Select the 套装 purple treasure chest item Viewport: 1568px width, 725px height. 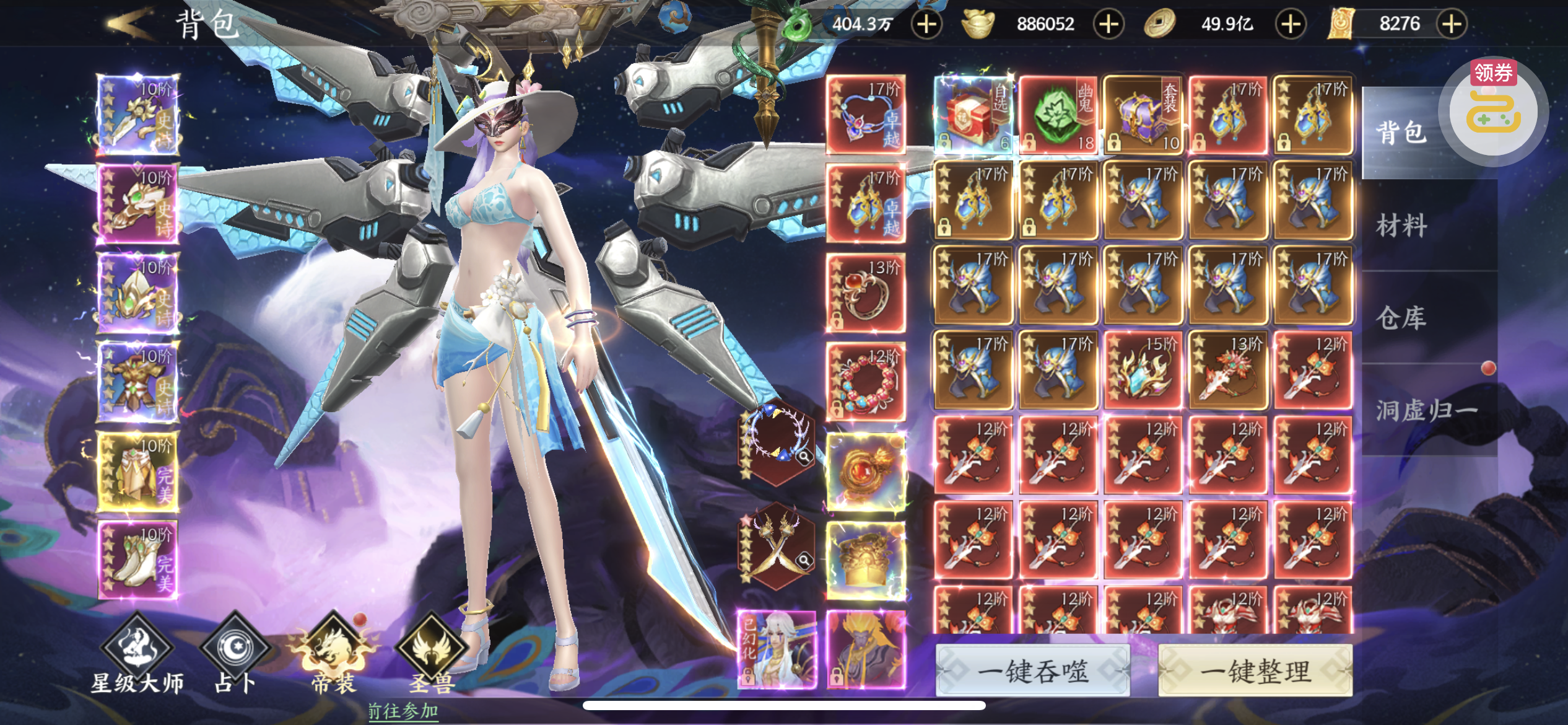(x=1143, y=115)
